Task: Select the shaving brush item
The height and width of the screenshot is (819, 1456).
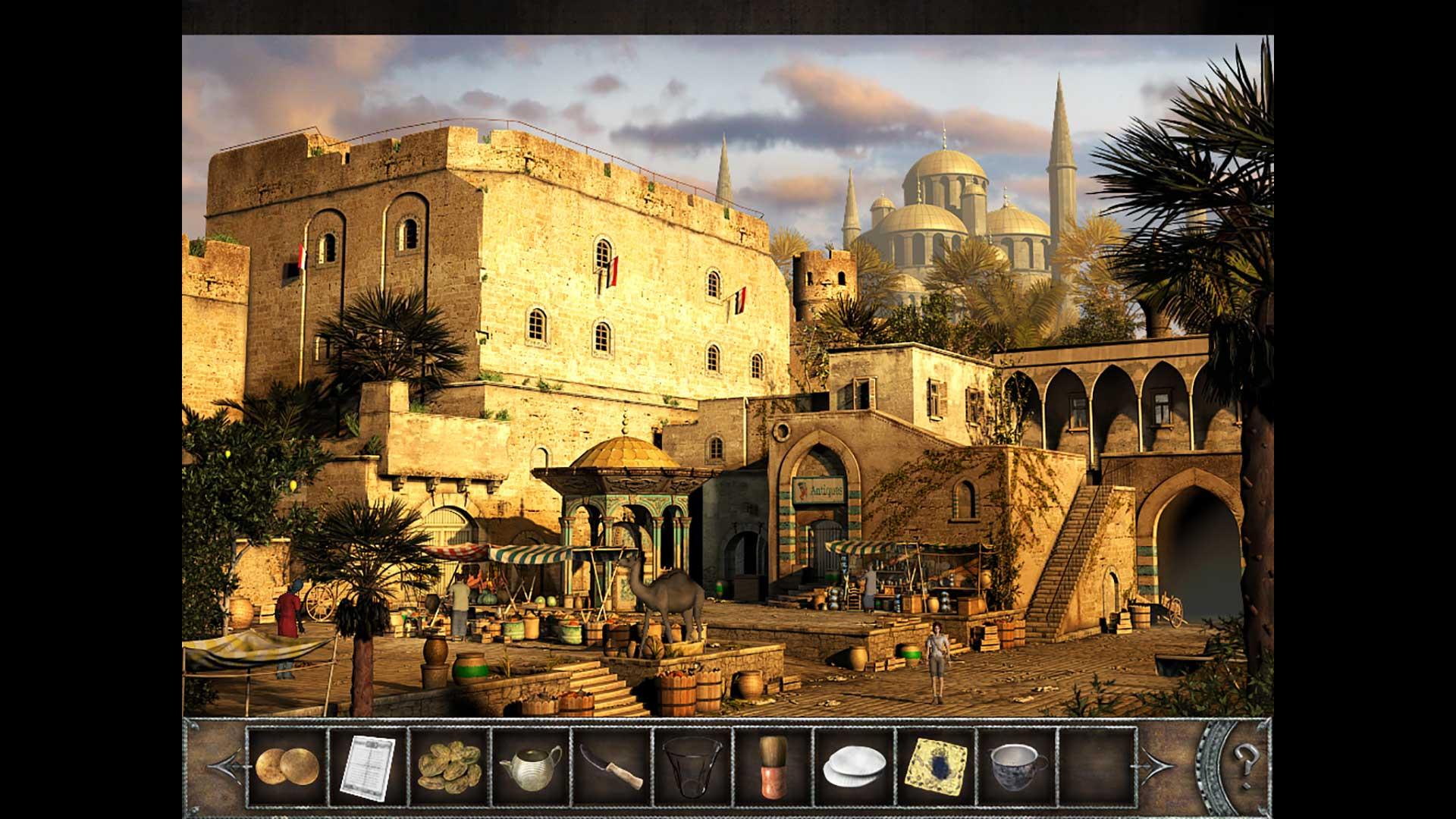Action: point(773,766)
